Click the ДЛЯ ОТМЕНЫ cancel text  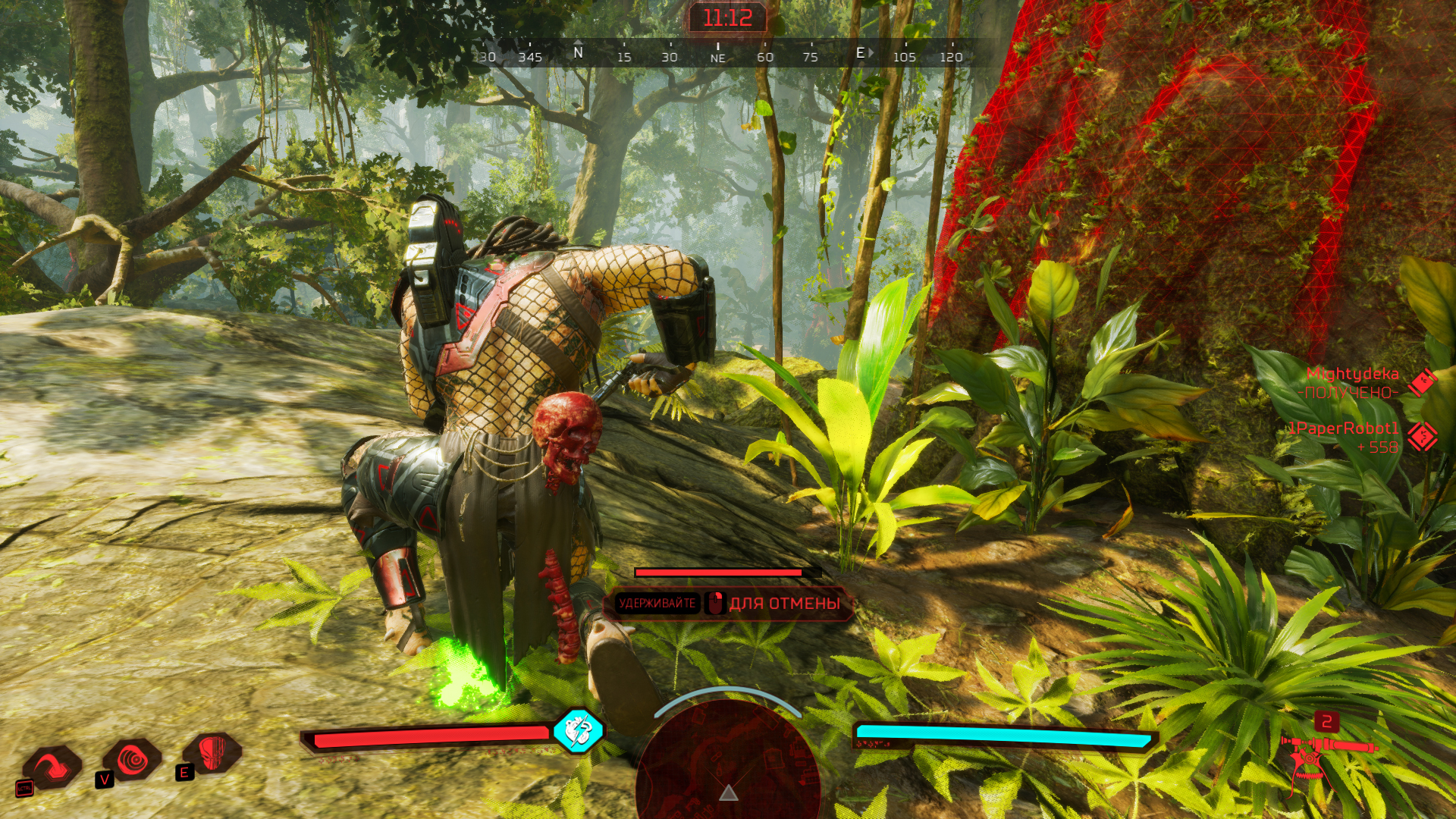pos(783,604)
